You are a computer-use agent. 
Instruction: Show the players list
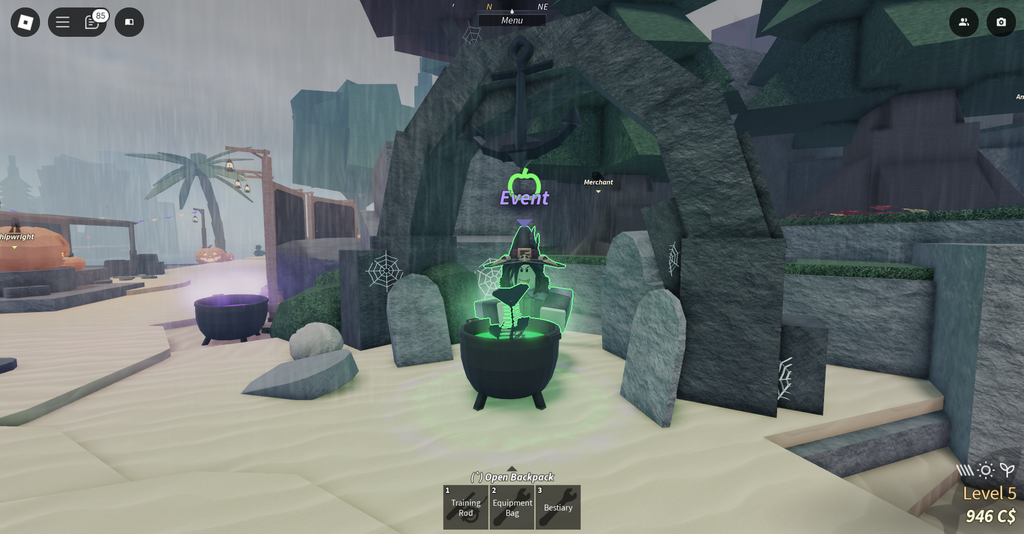[964, 22]
